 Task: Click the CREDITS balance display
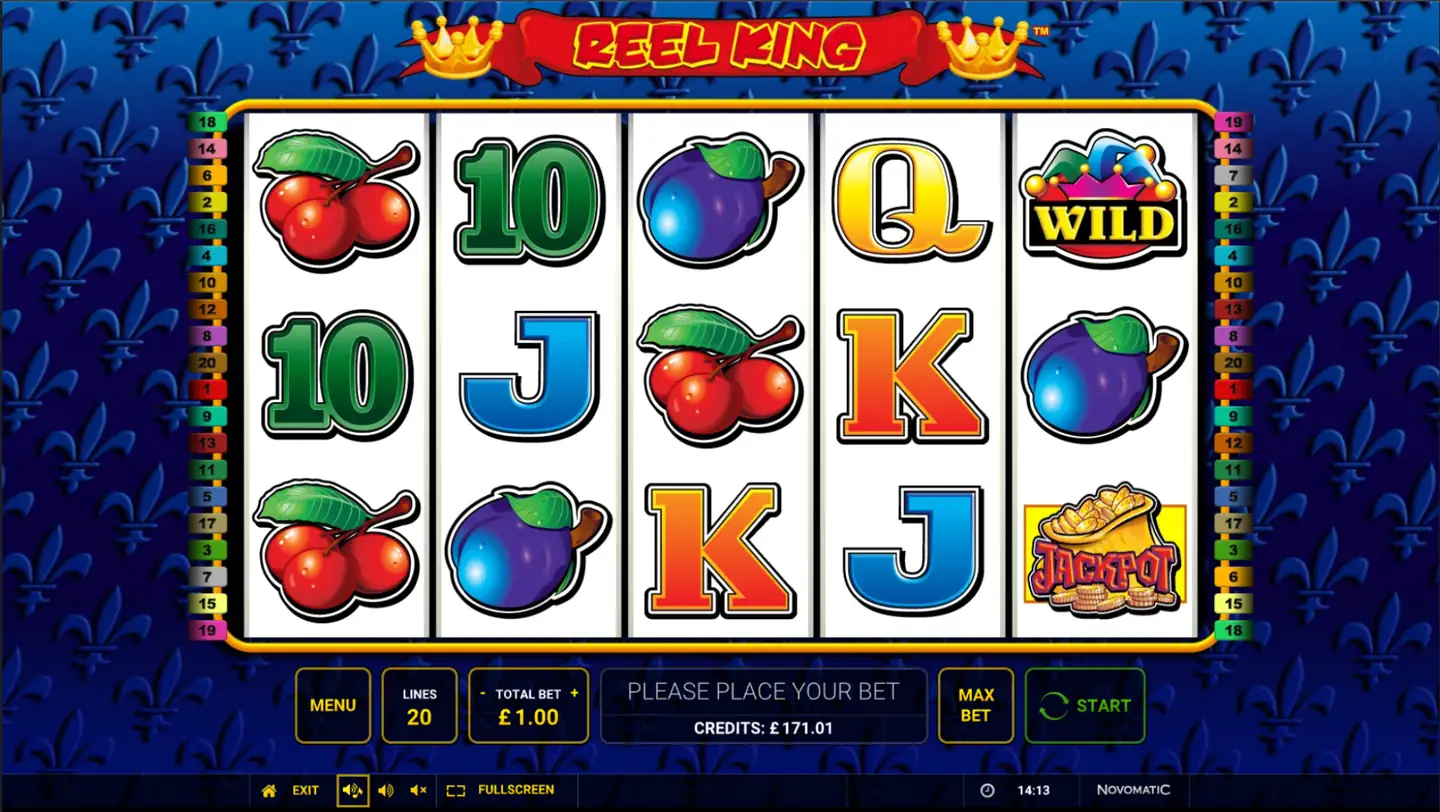click(763, 727)
